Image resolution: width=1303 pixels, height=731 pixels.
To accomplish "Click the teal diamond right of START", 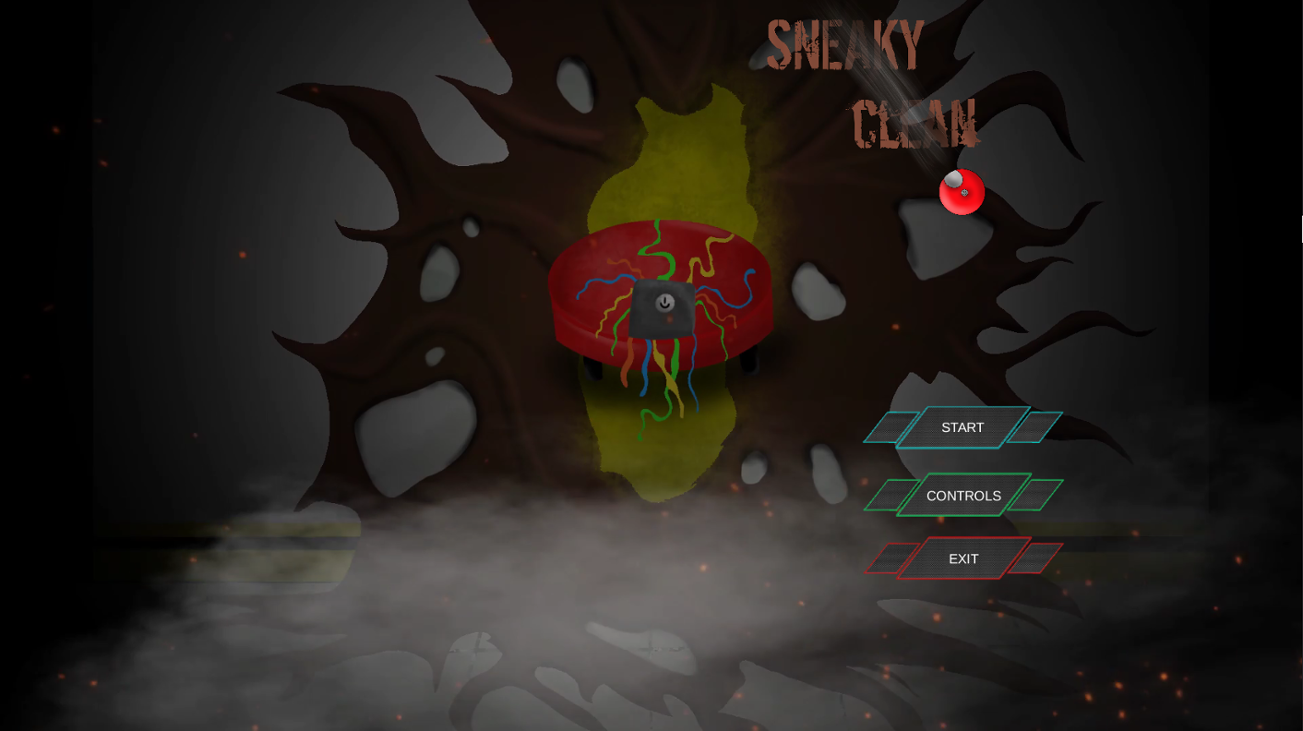I will 1037,427.
